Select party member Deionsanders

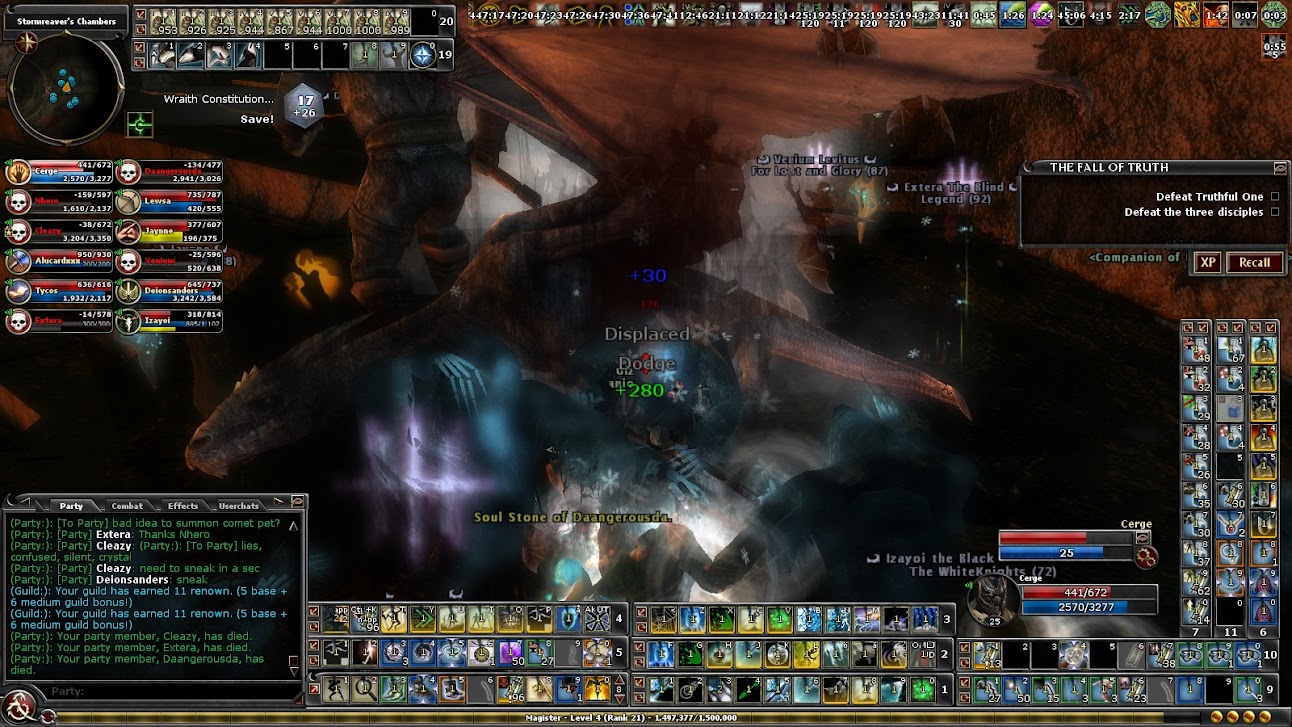[169, 291]
